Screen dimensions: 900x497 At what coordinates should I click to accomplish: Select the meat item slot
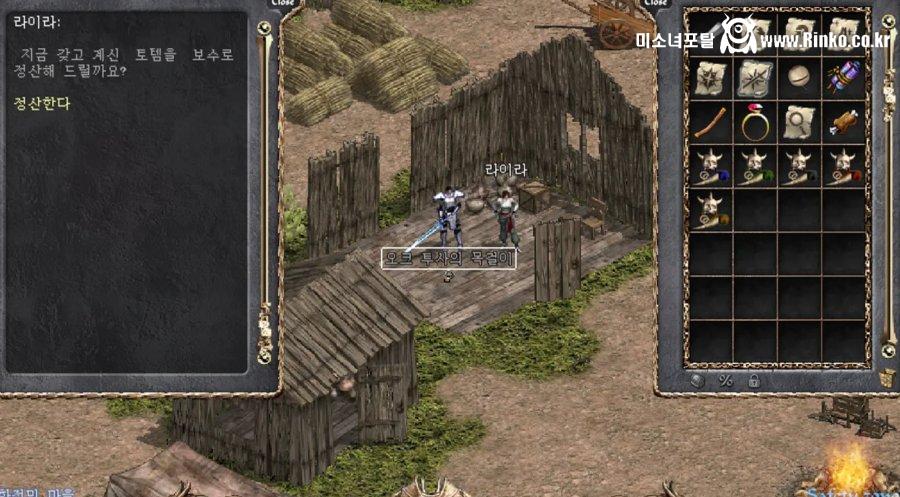coord(843,122)
